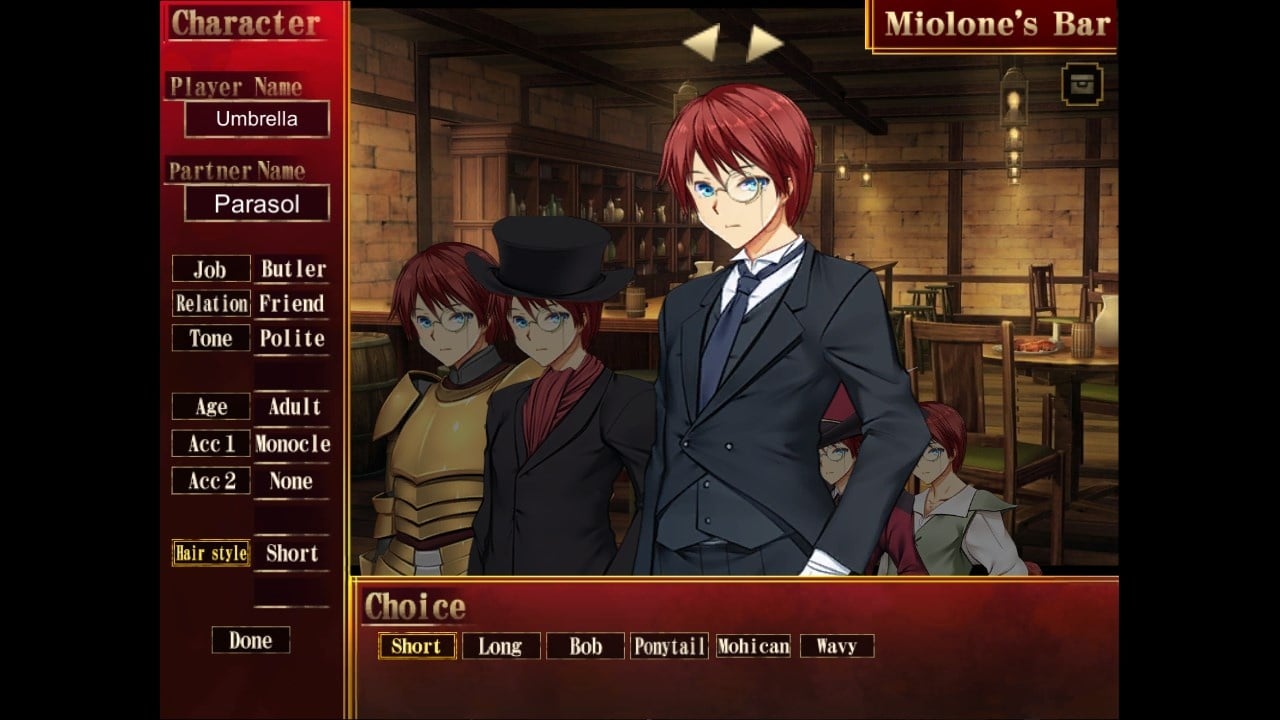Viewport: 1280px width, 720px height.
Task: Click the left arrow above the character
Action: (702, 42)
